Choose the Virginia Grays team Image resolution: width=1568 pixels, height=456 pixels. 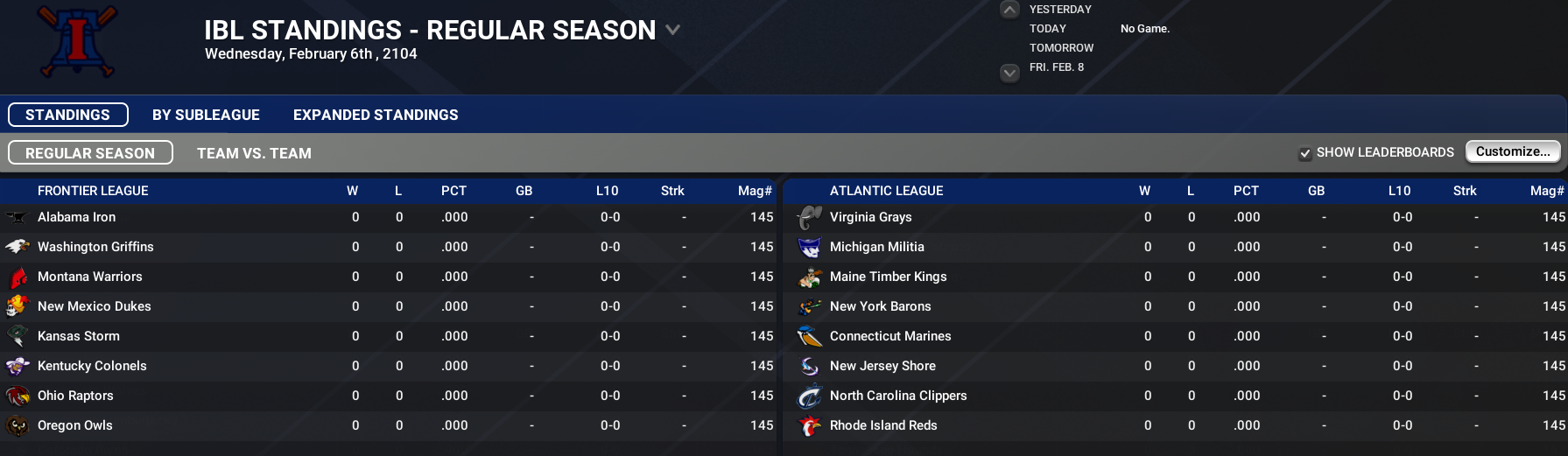click(870, 217)
